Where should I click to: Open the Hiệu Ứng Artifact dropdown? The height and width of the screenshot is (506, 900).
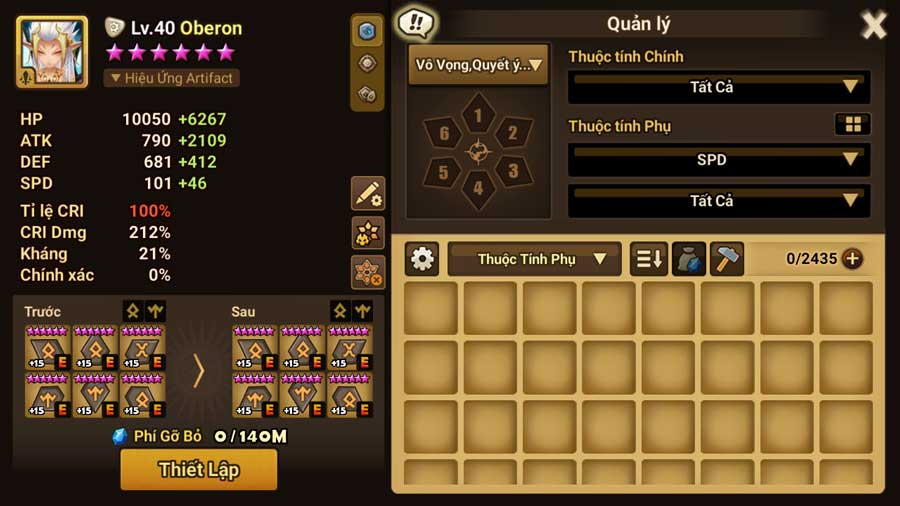(172, 78)
